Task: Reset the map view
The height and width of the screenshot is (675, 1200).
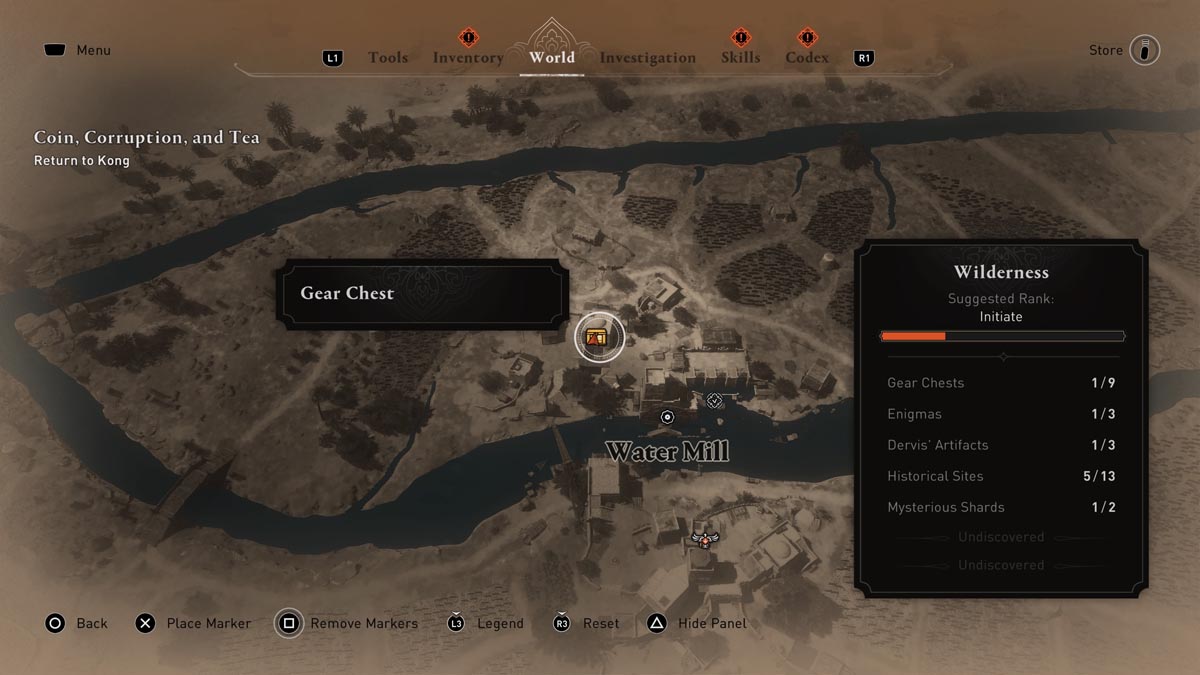Action: 586,623
